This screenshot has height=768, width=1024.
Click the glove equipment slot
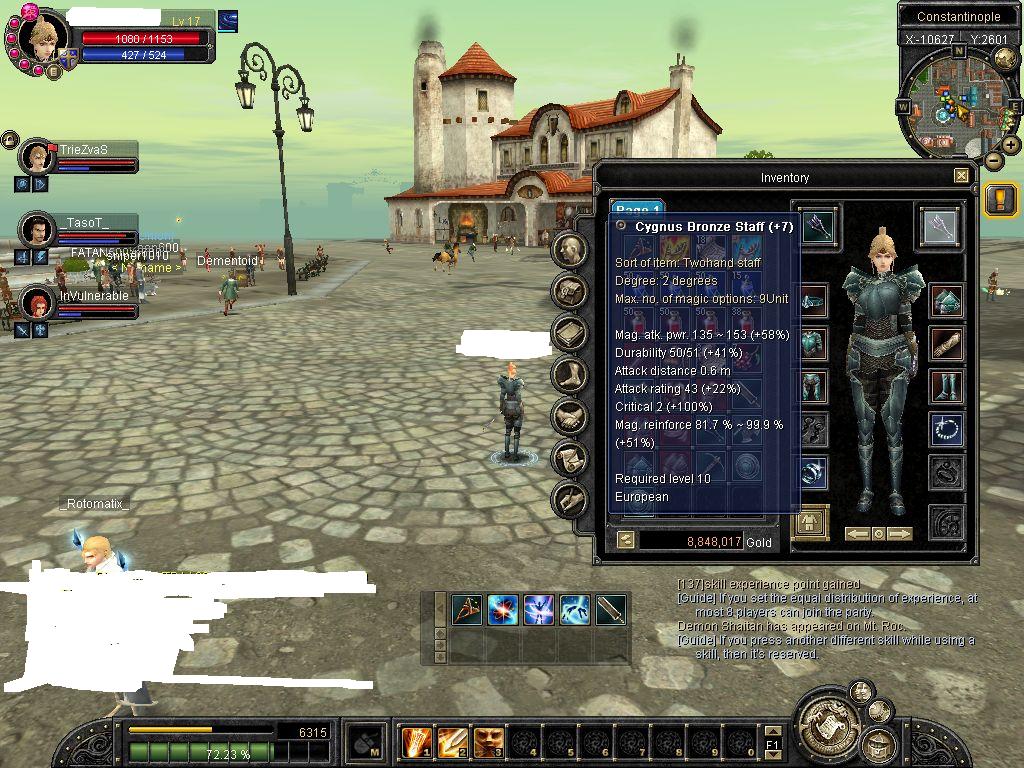tap(945, 343)
